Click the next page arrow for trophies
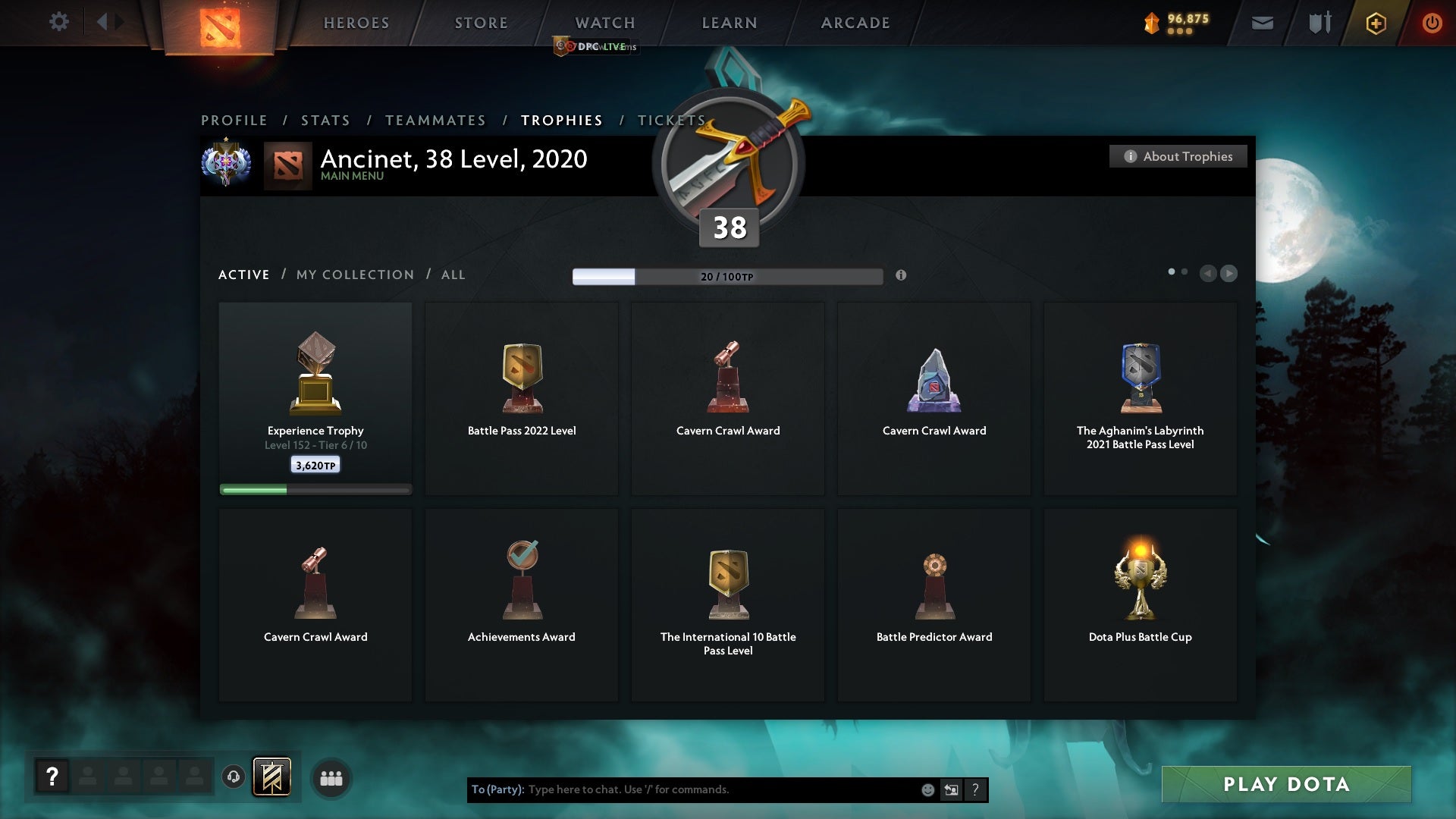Image resolution: width=1456 pixels, height=819 pixels. pos(1228,274)
